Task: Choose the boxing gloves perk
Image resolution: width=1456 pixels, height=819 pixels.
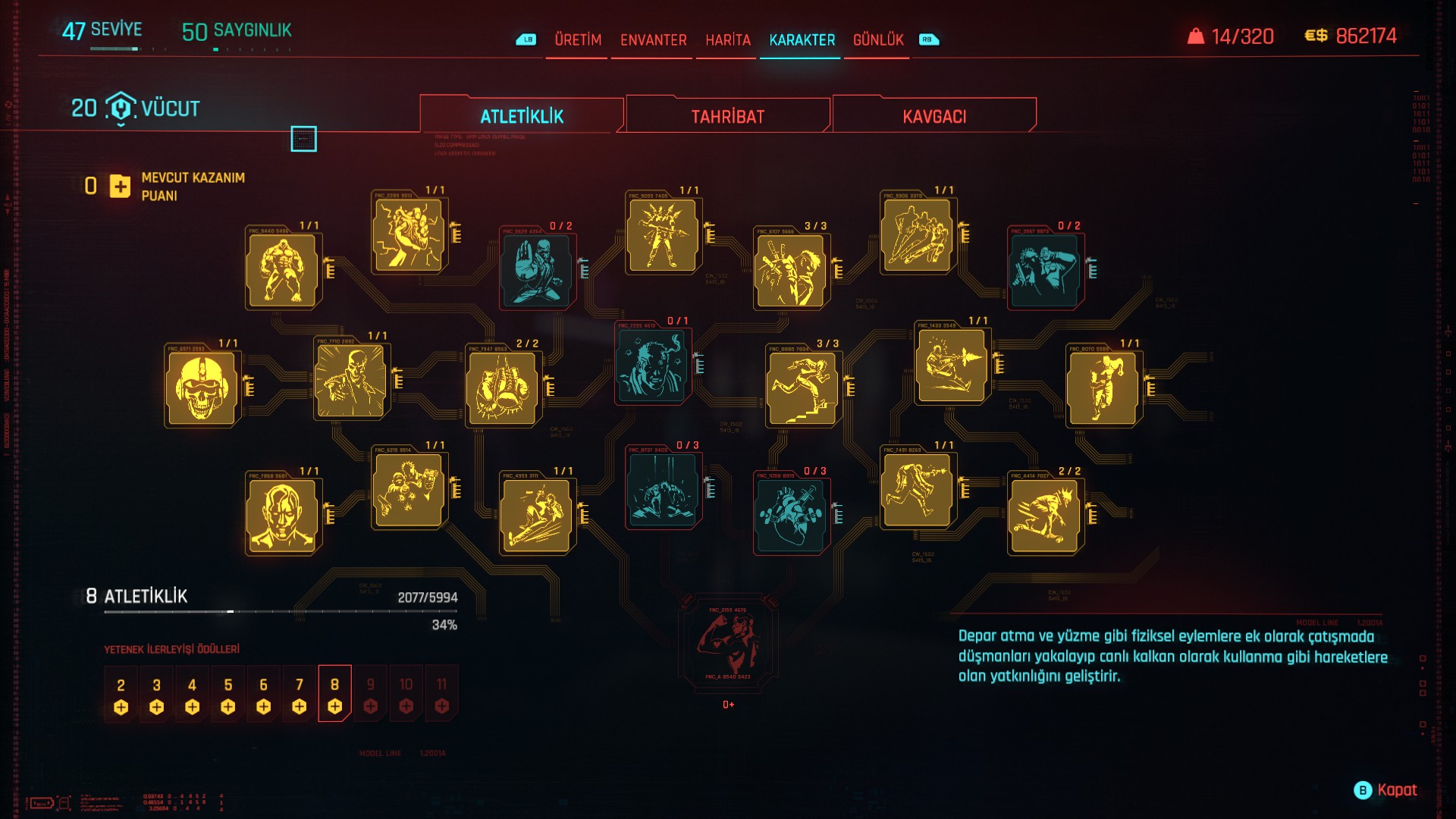Action: [x=501, y=388]
